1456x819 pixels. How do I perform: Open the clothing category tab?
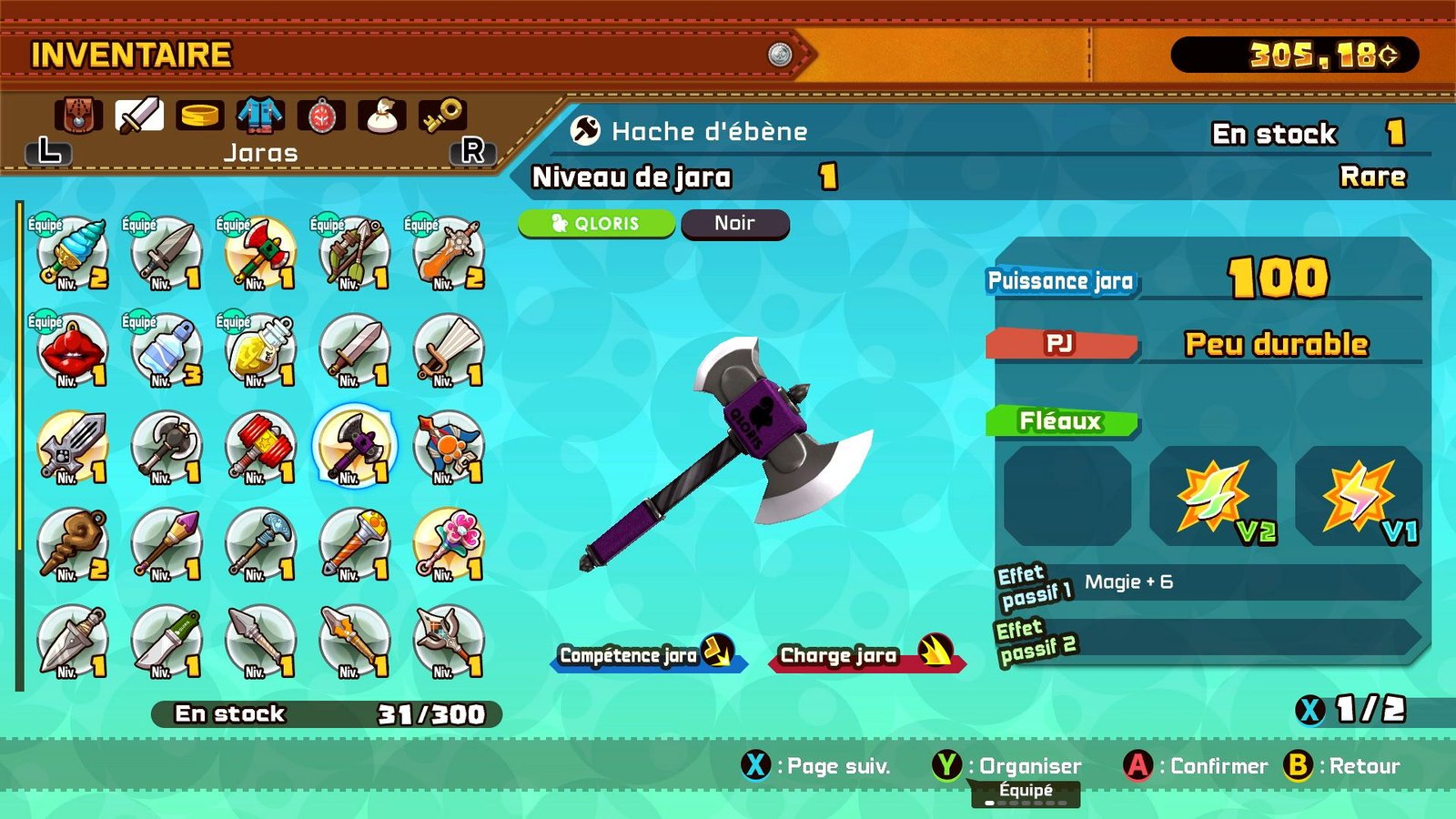[x=259, y=114]
